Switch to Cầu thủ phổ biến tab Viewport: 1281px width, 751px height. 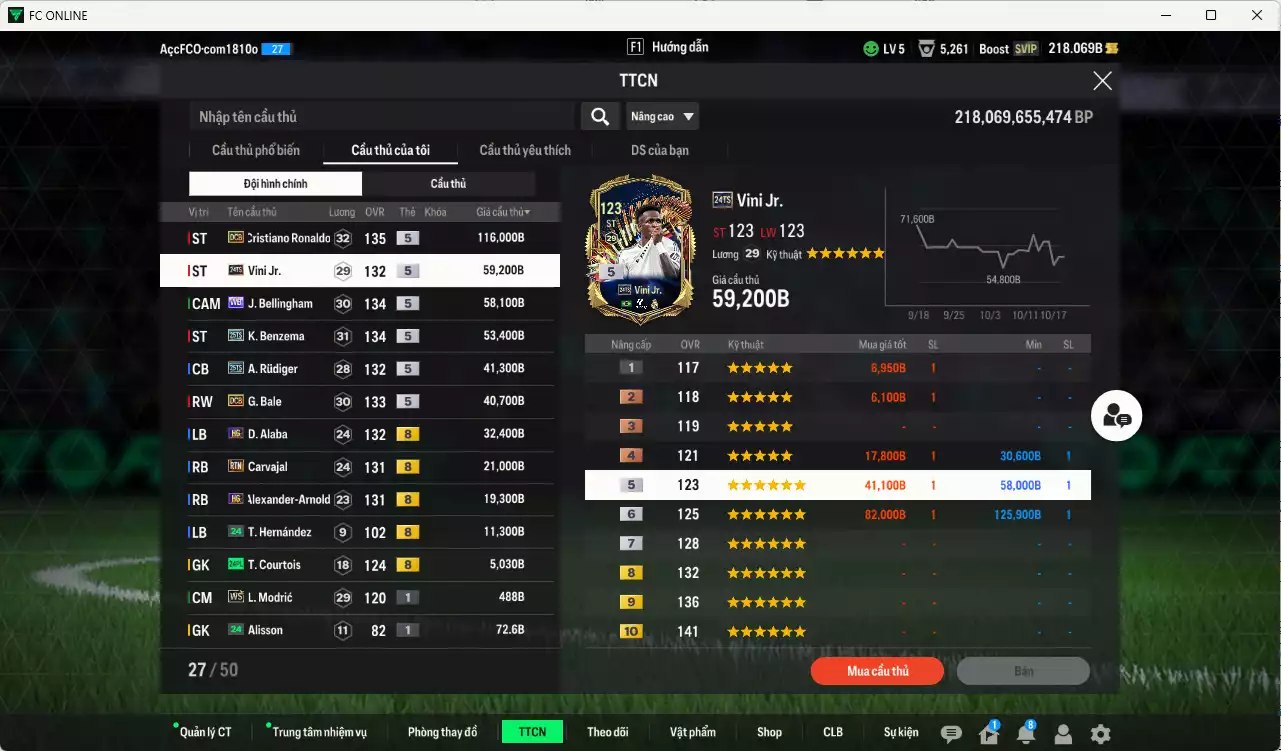click(256, 150)
